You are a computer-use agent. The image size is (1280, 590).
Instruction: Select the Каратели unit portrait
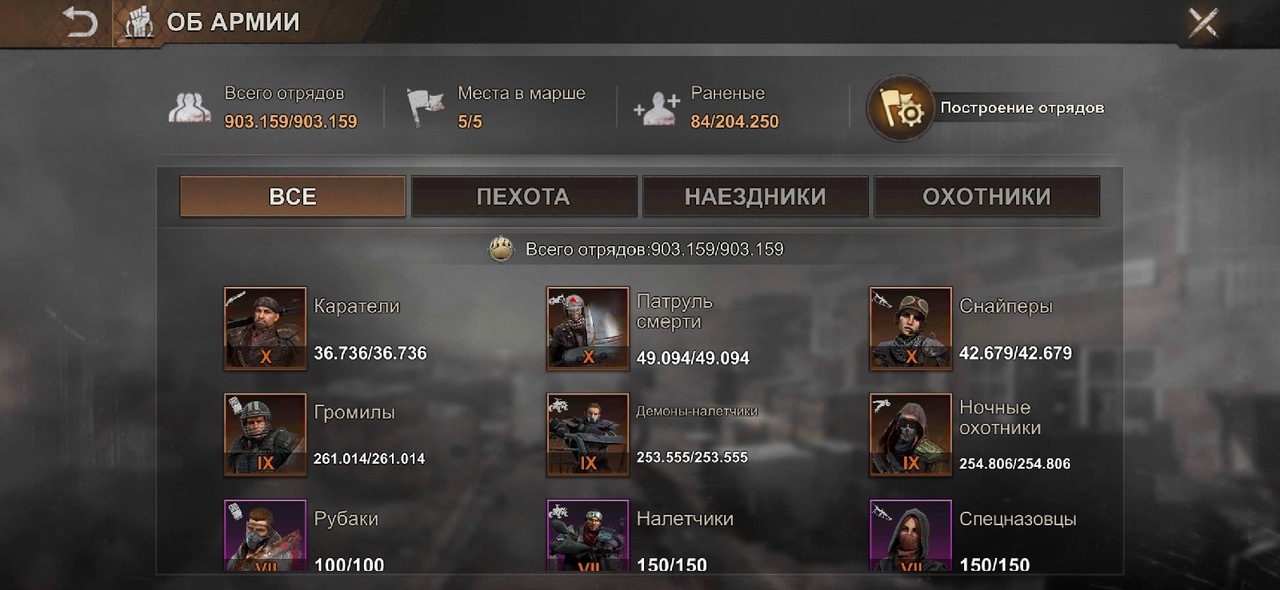pos(265,329)
